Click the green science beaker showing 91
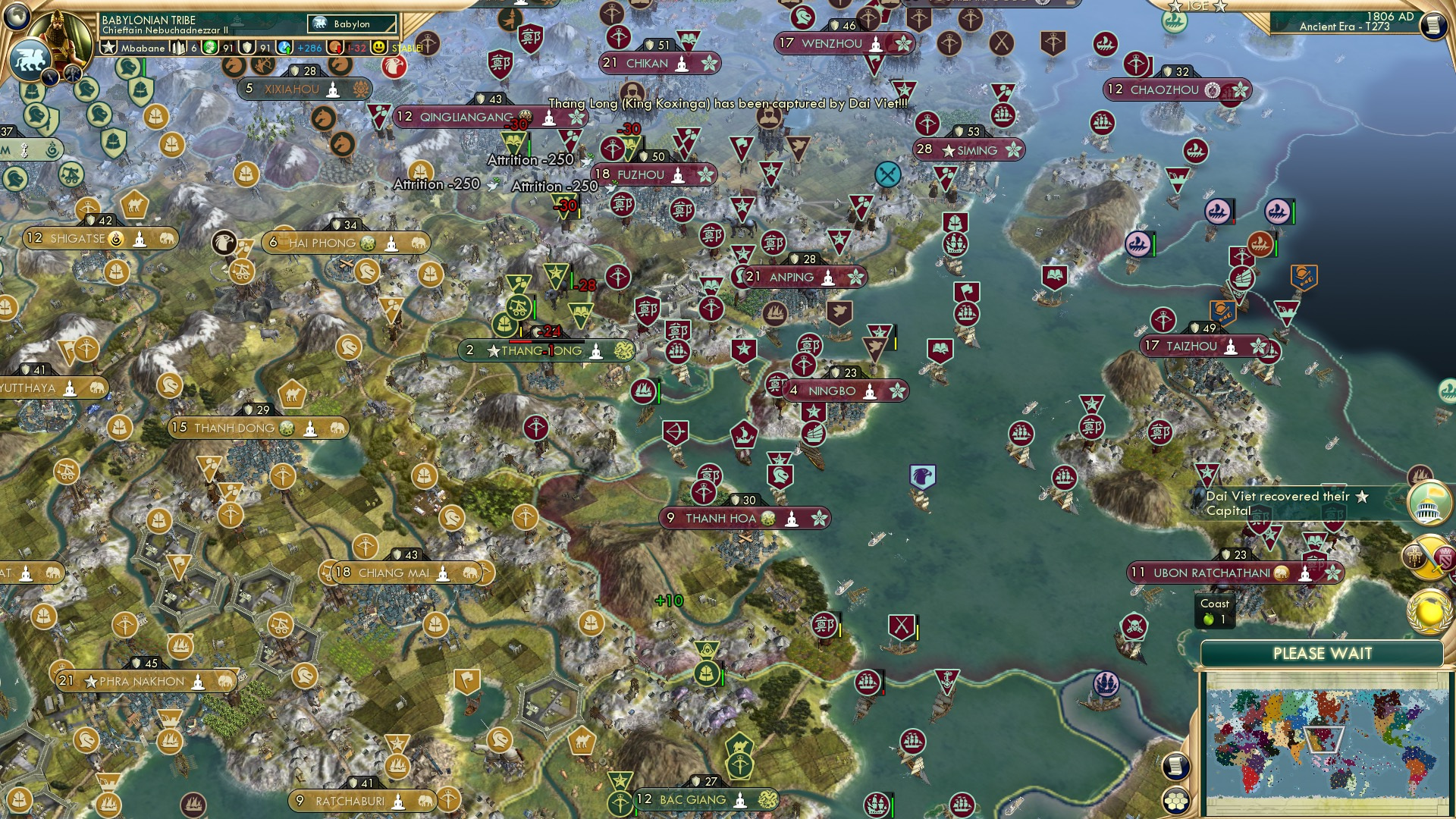This screenshot has height=819, width=1456. point(209,46)
